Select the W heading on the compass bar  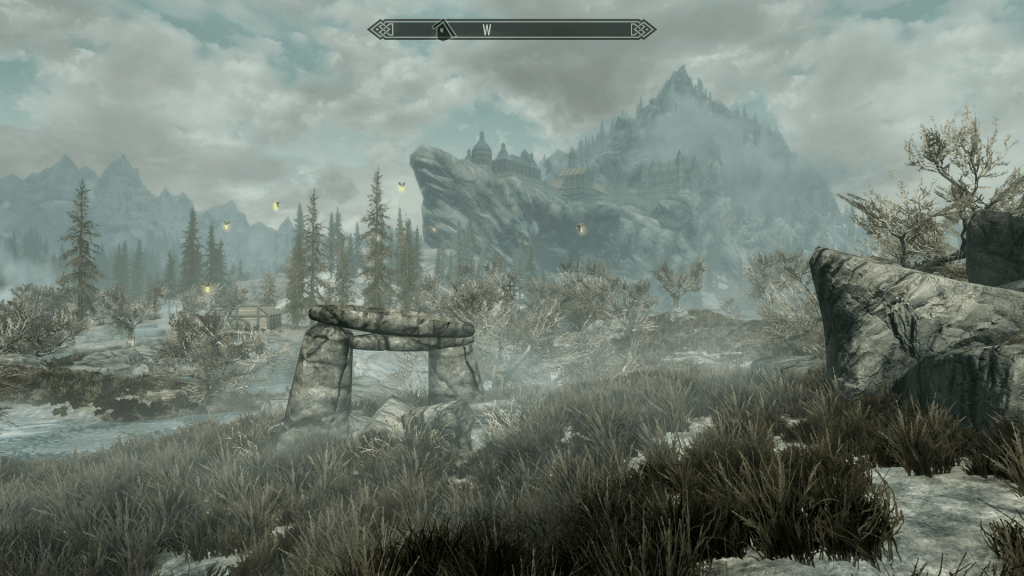pos(487,30)
